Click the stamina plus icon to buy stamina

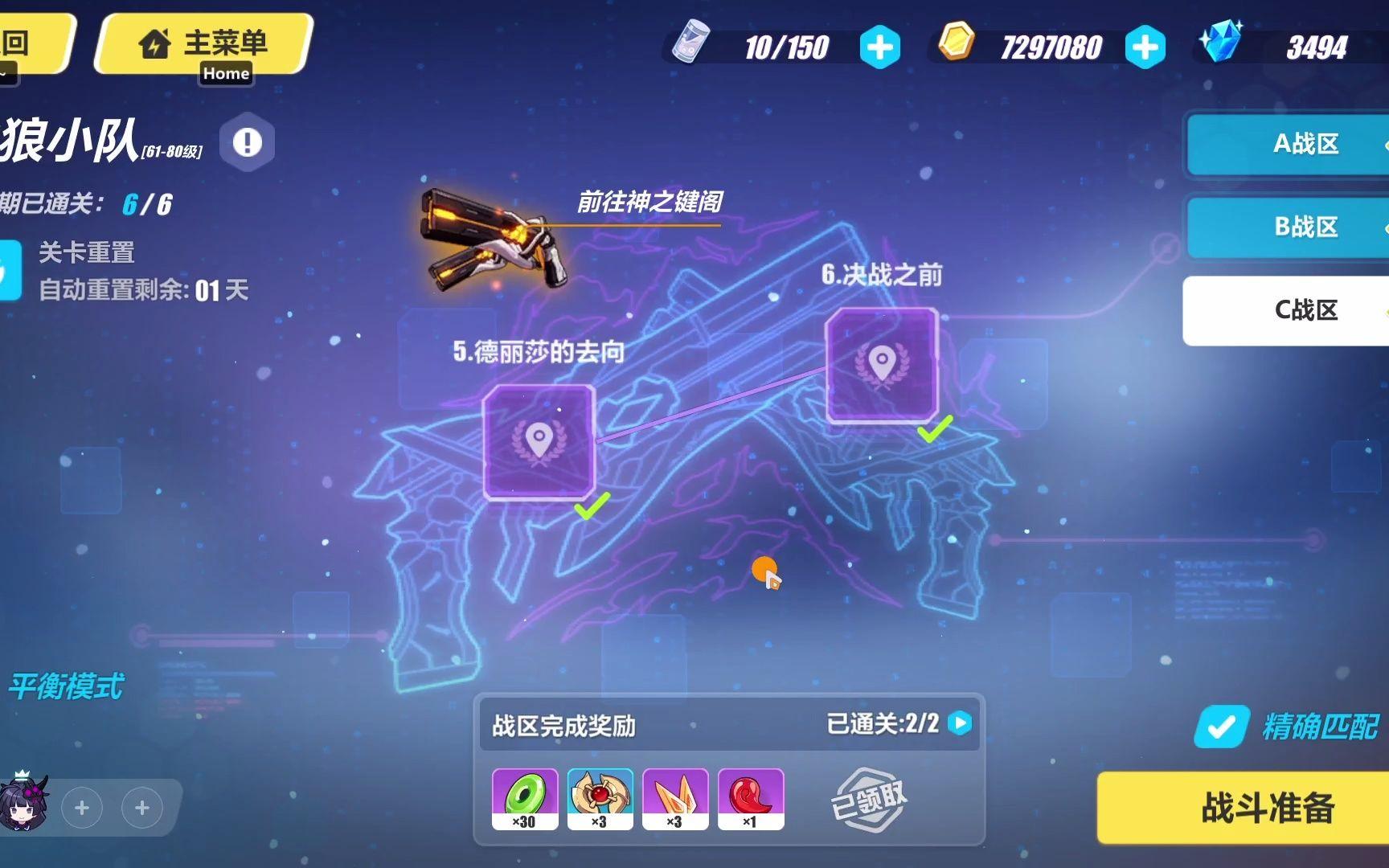[x=879, y=47]
